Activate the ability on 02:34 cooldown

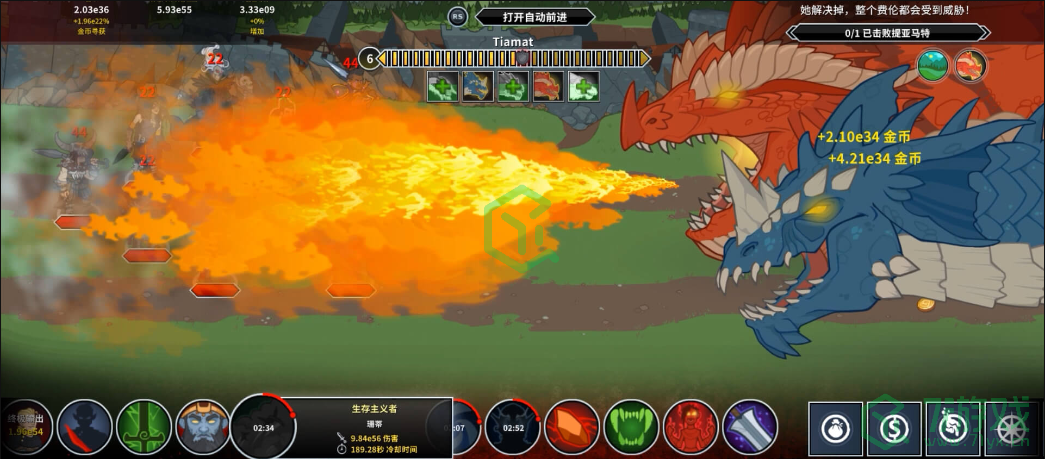[x=264, y=427]
